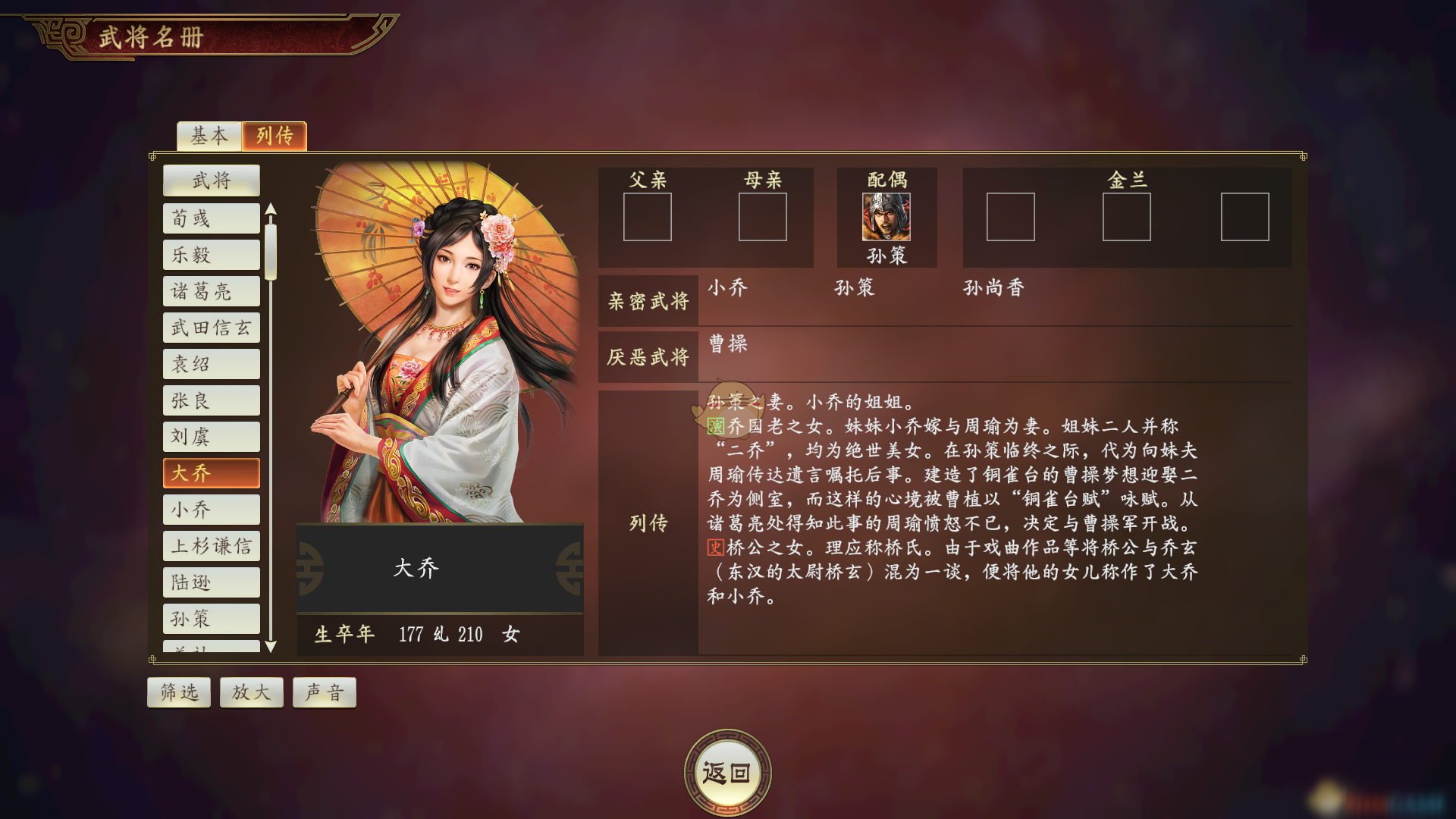Viewport: 1456px width, 819px height.
Task: Switch to the 基本 tab
Action: point(209,136)
